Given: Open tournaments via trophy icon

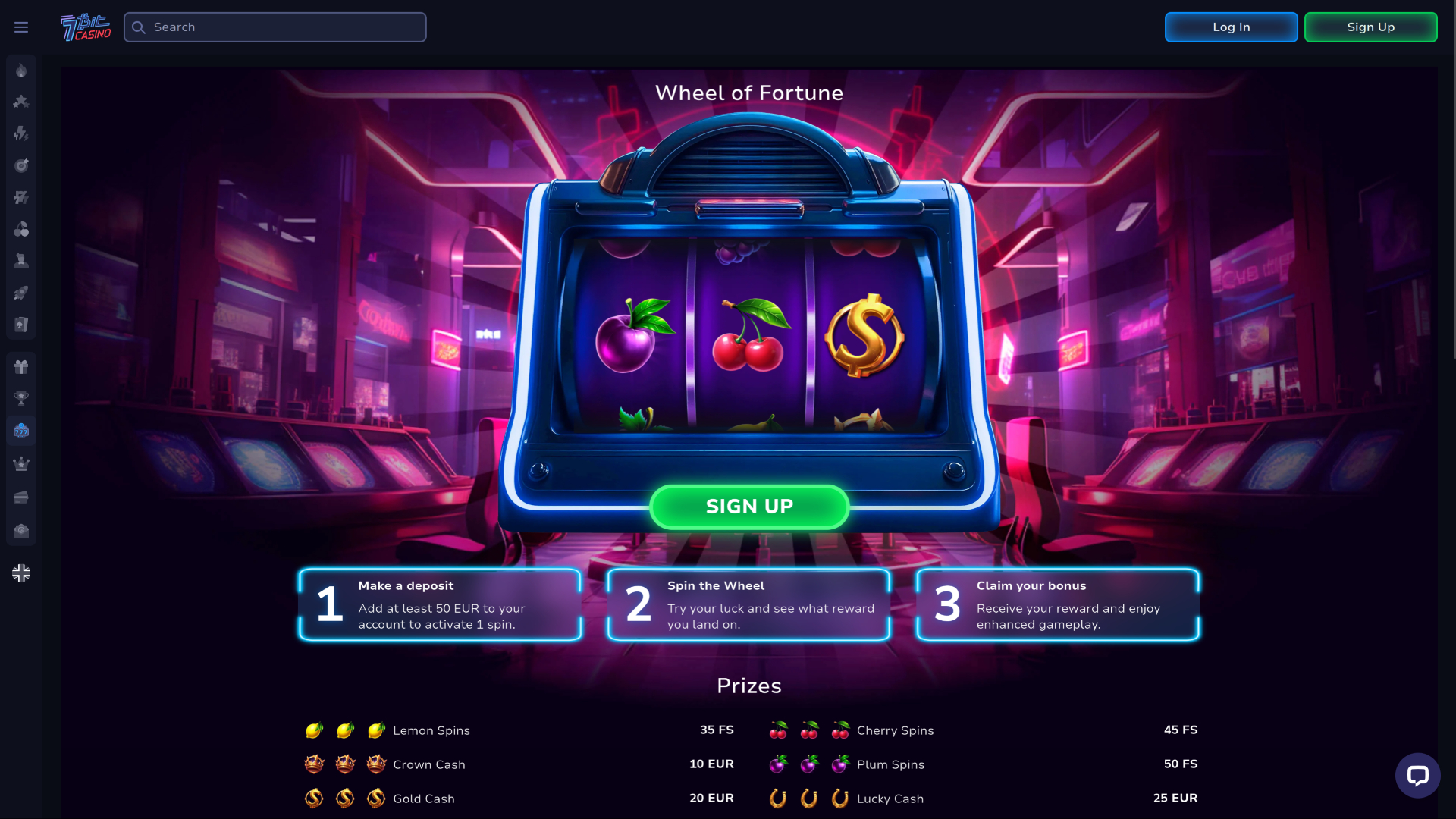Looking at the screenshot, I should 21,398.
